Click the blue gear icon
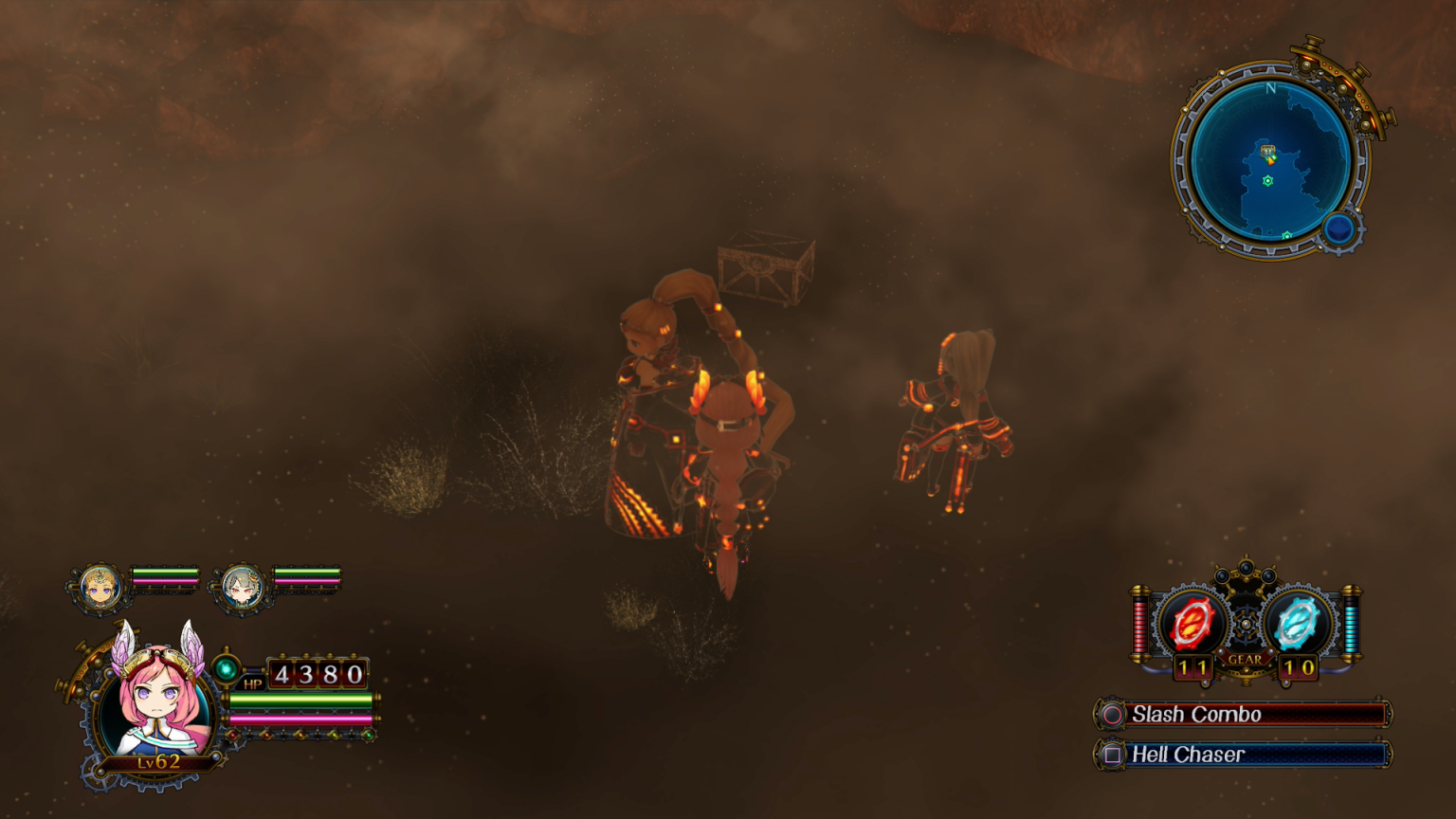 (x=1297, y=623)
